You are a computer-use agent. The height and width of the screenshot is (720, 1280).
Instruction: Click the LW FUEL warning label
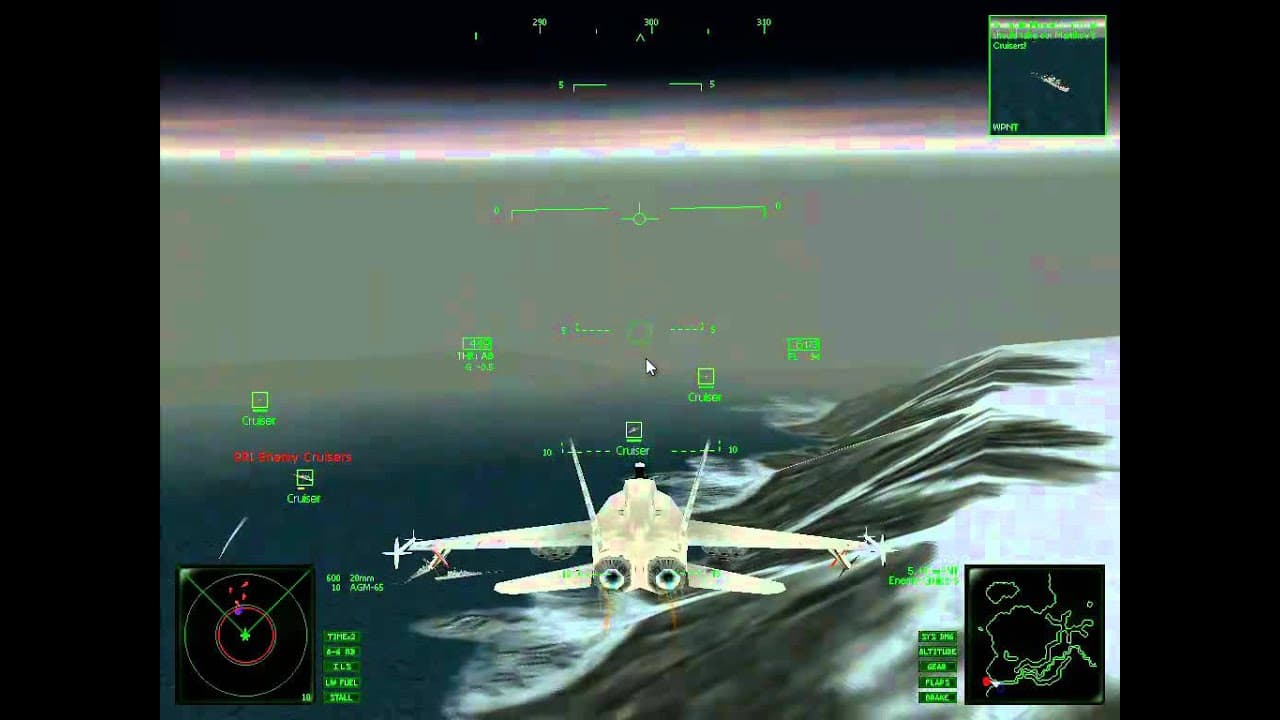341,681
